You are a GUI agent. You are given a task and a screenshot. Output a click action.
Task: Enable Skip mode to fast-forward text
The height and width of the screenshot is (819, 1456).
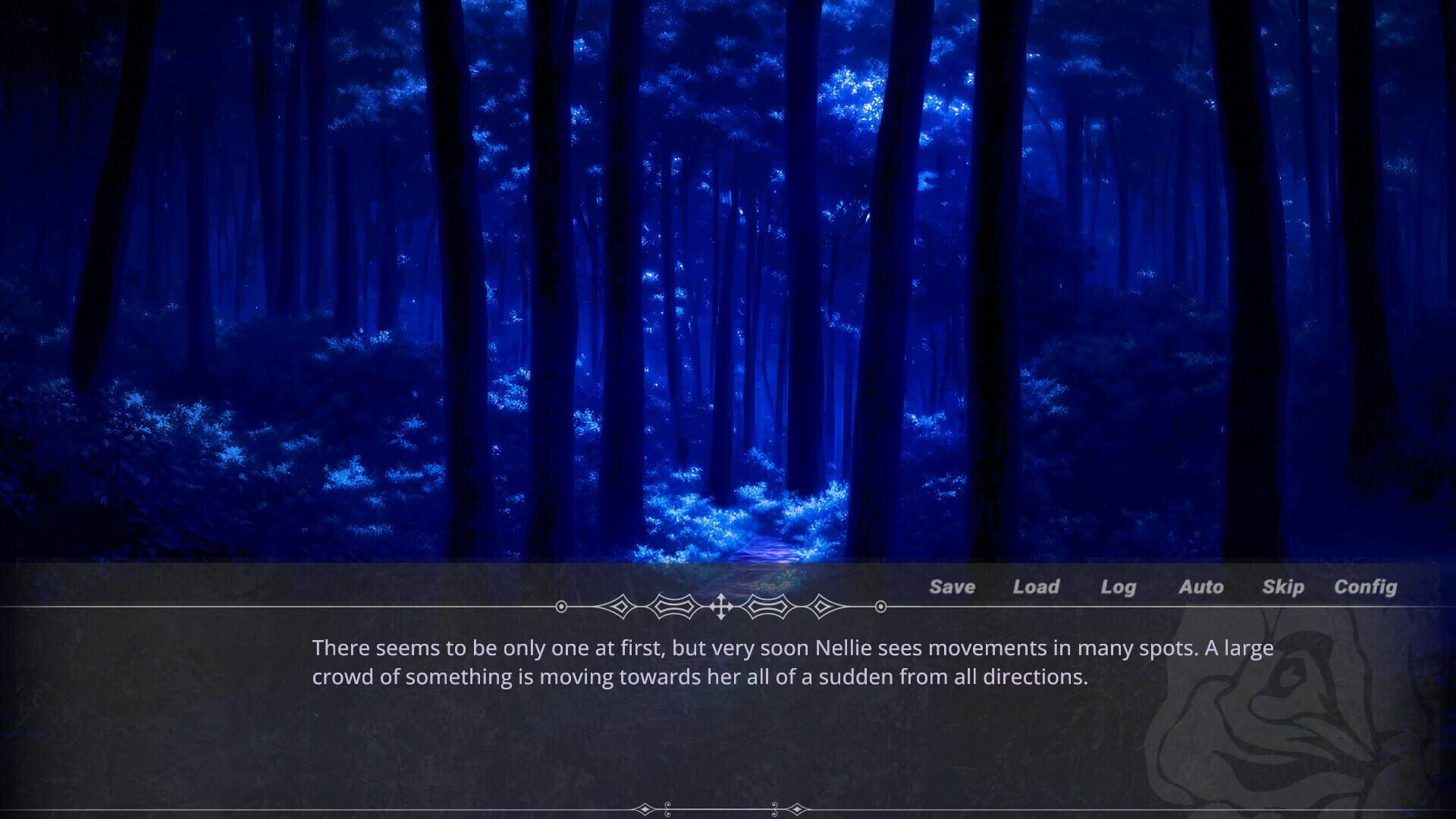(x=1283, y=586)
